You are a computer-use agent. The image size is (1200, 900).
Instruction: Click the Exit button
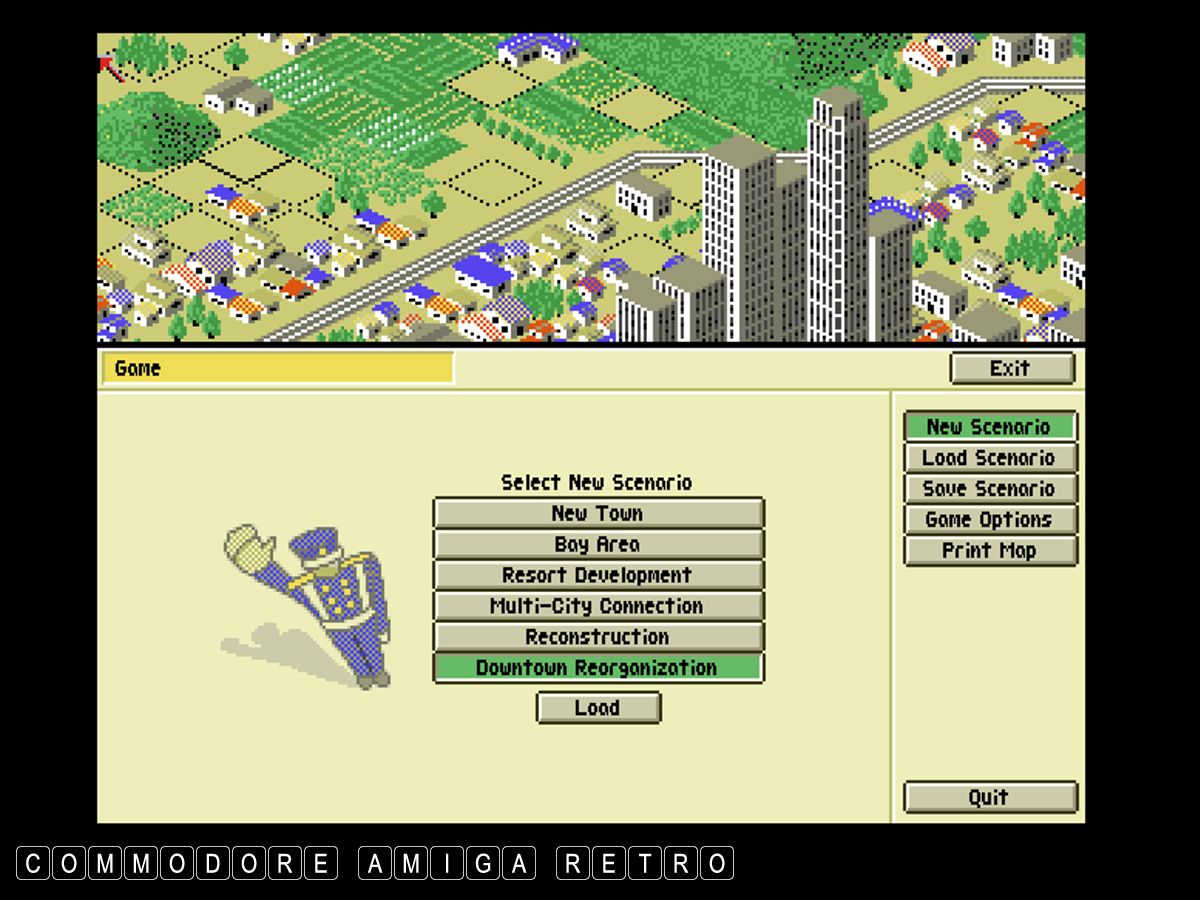[x=1011, y=368]
